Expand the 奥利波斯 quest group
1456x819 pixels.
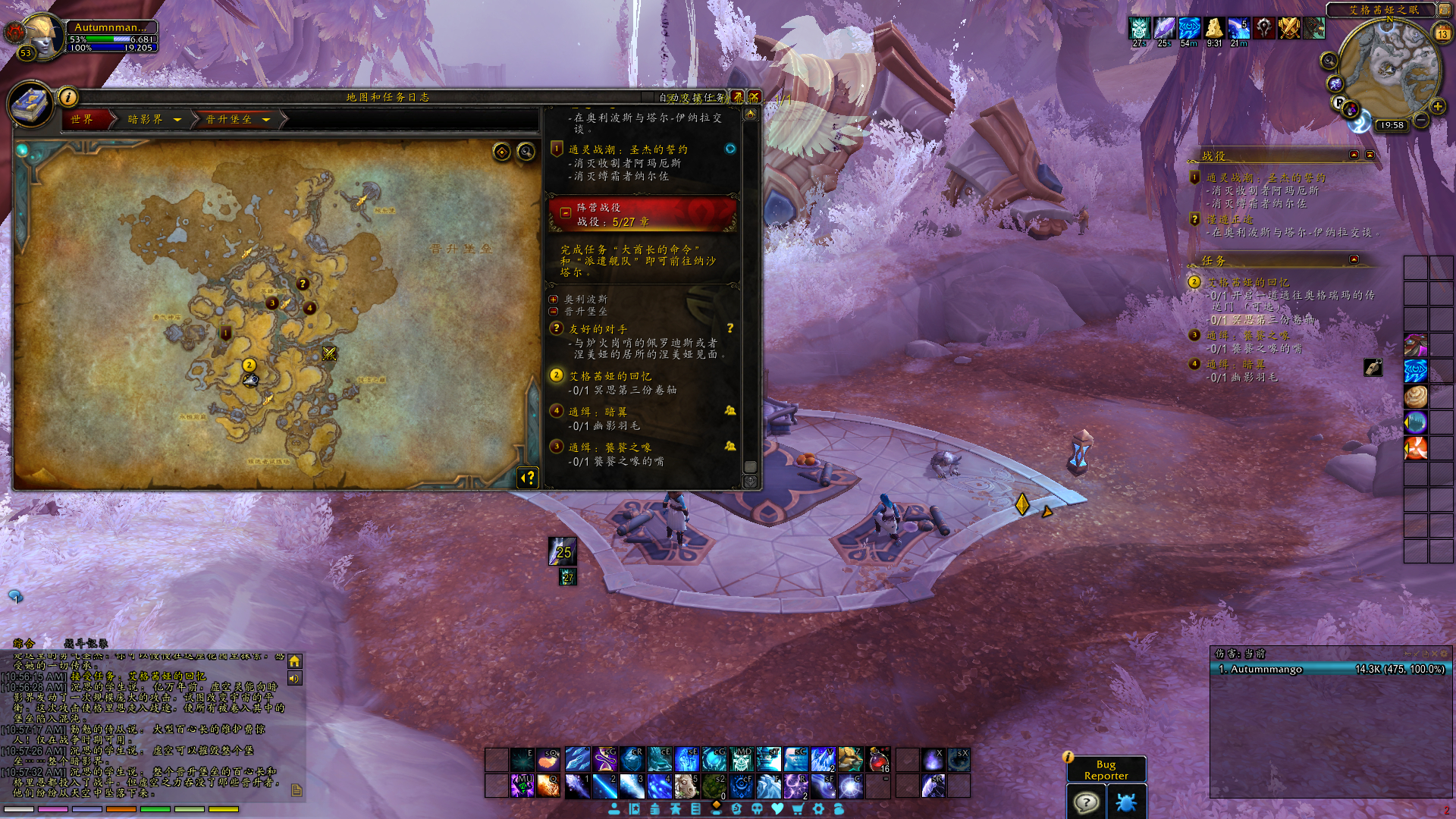[554, 300]
